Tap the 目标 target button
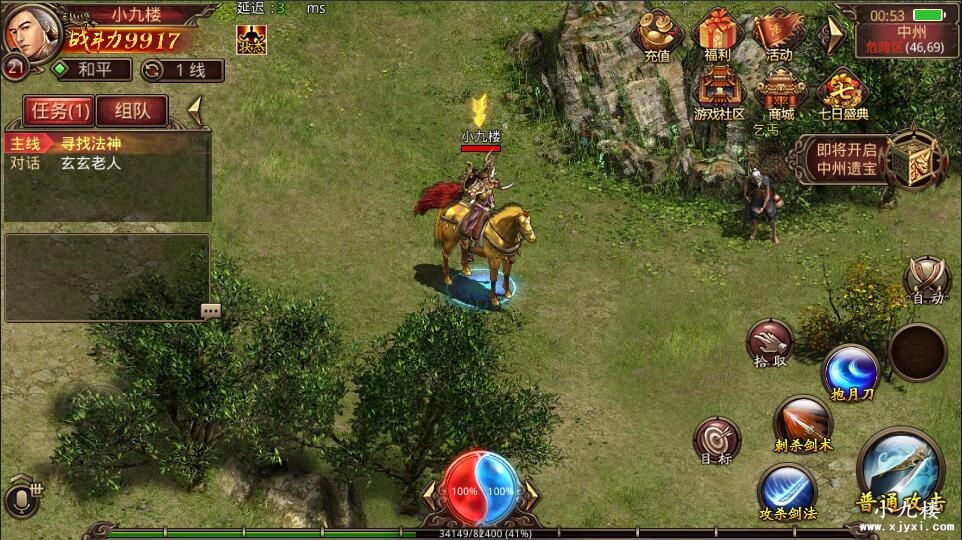Viewport: 962px width, 540px height. pos(717,441)
